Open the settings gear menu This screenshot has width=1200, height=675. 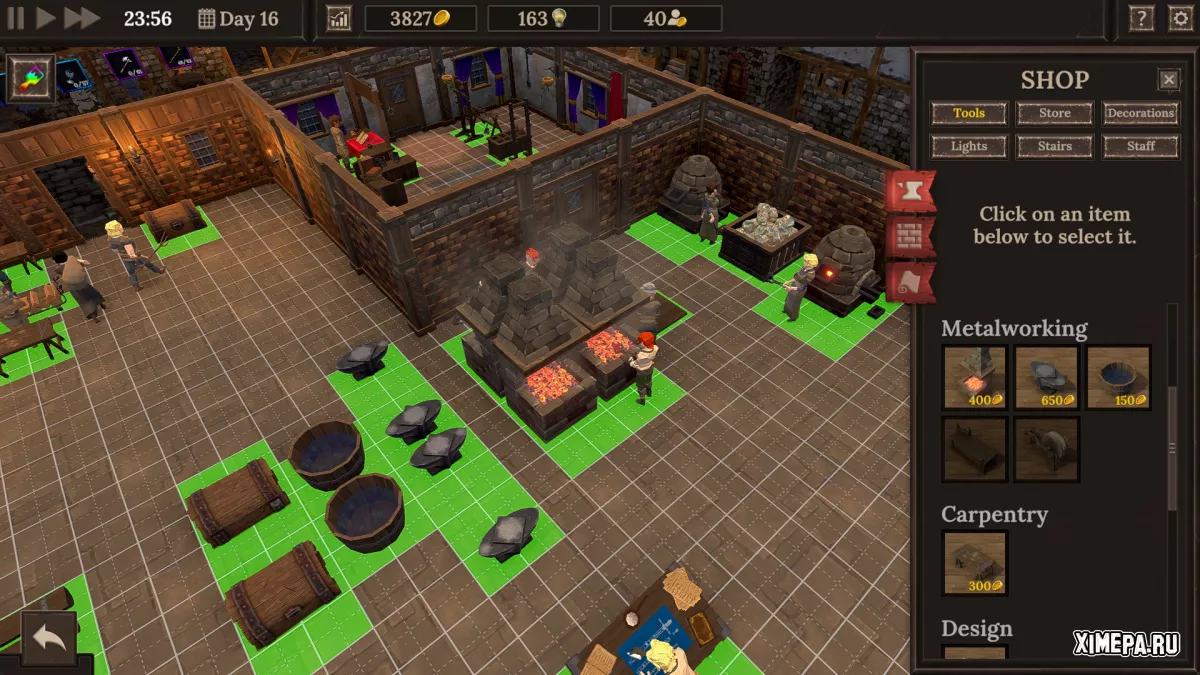pyautogui.click(x=1180, y=19)
